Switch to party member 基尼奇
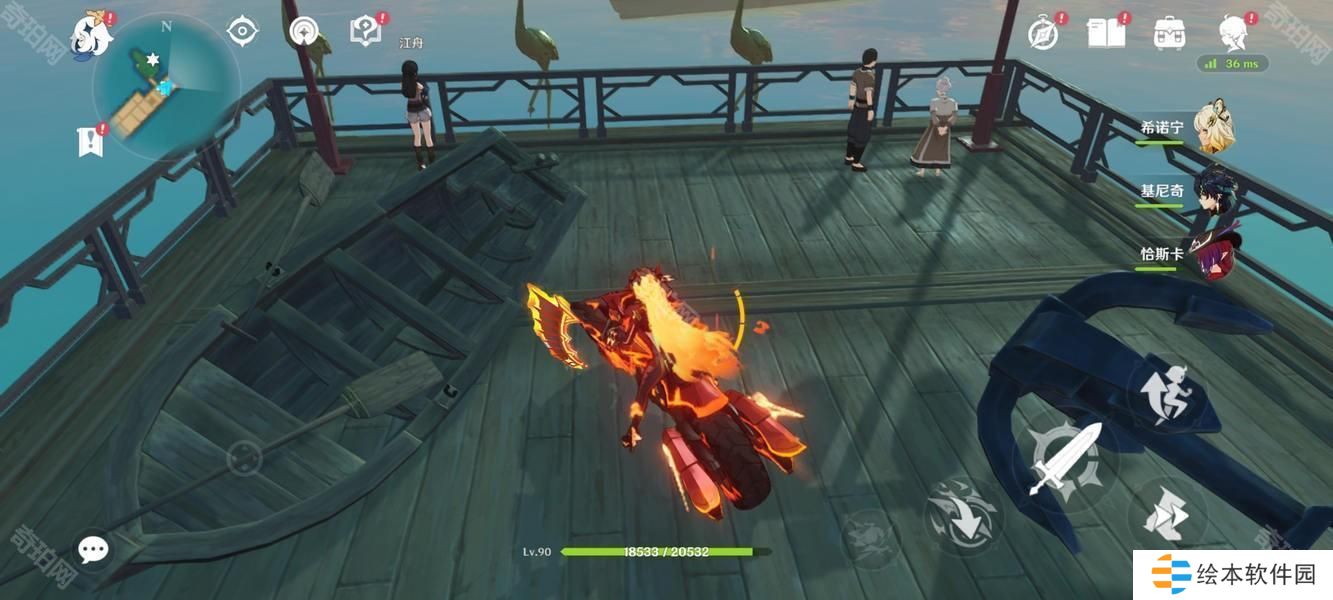 click(x=1213, y=190)
